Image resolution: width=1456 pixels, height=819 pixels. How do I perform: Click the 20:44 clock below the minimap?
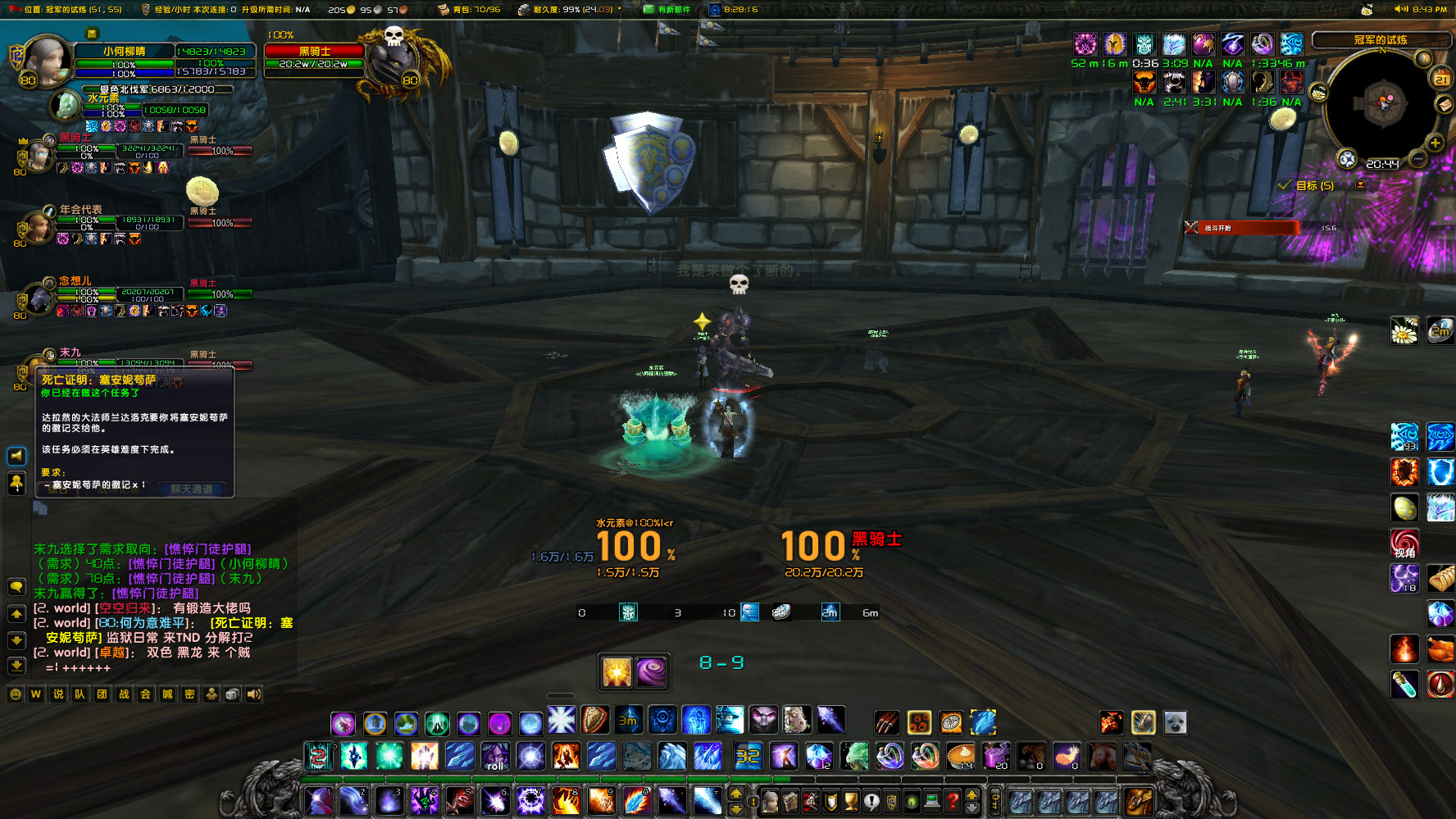click(1383, 163)
